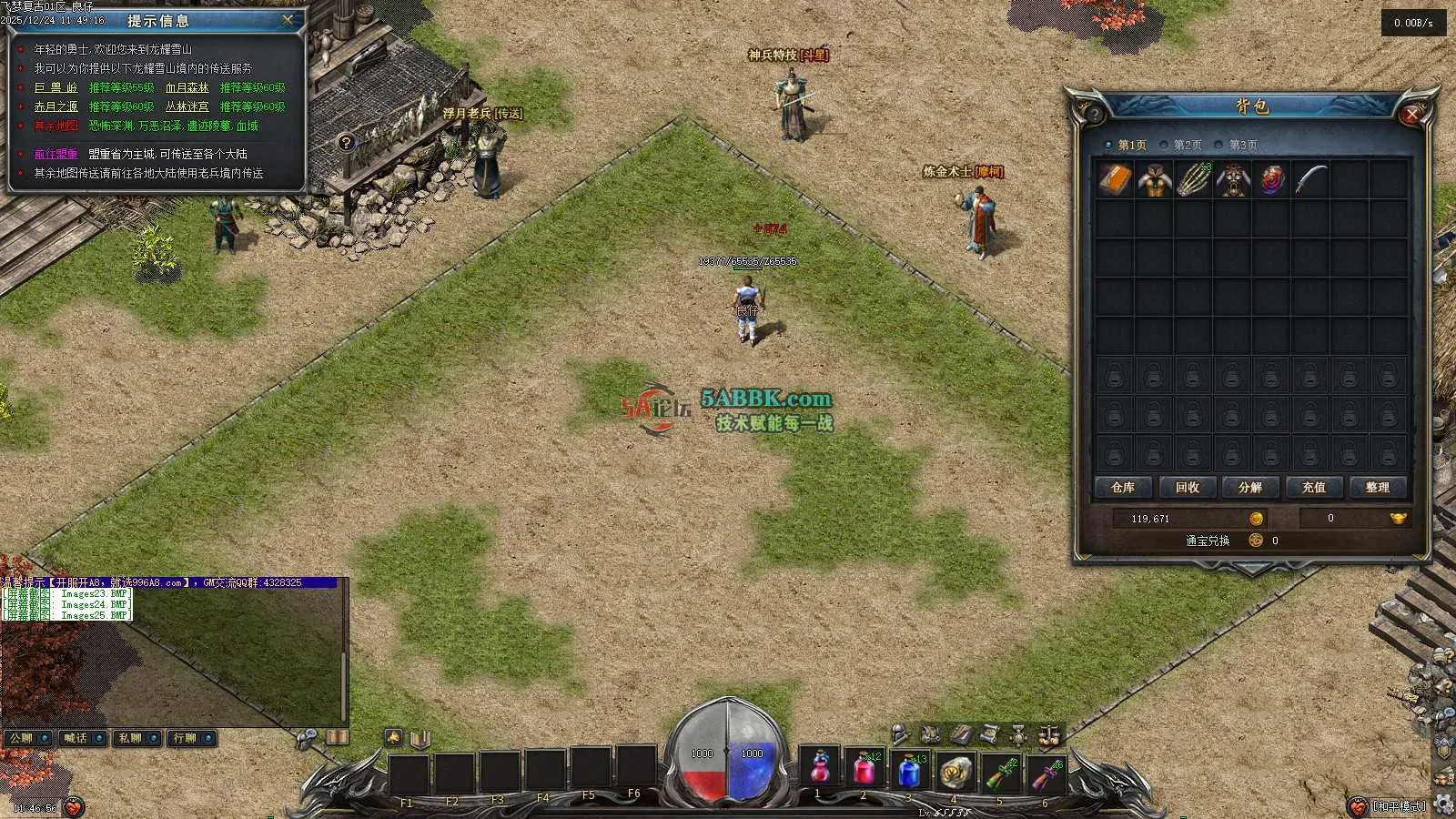Open the 分解 decompose function
Viewport: 1456px width, 819px height.
pos(1250,488)
